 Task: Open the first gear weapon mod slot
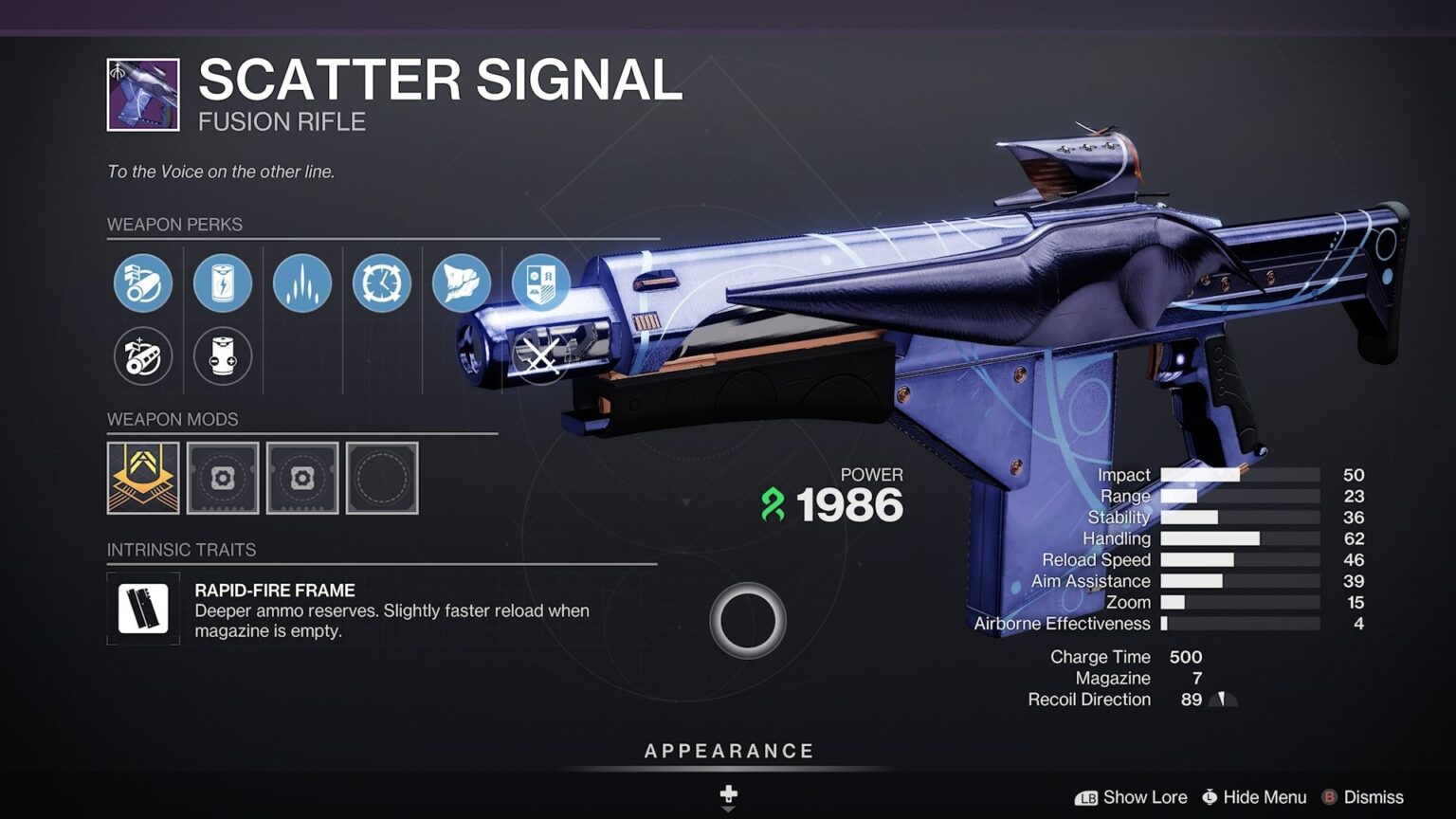224,479
